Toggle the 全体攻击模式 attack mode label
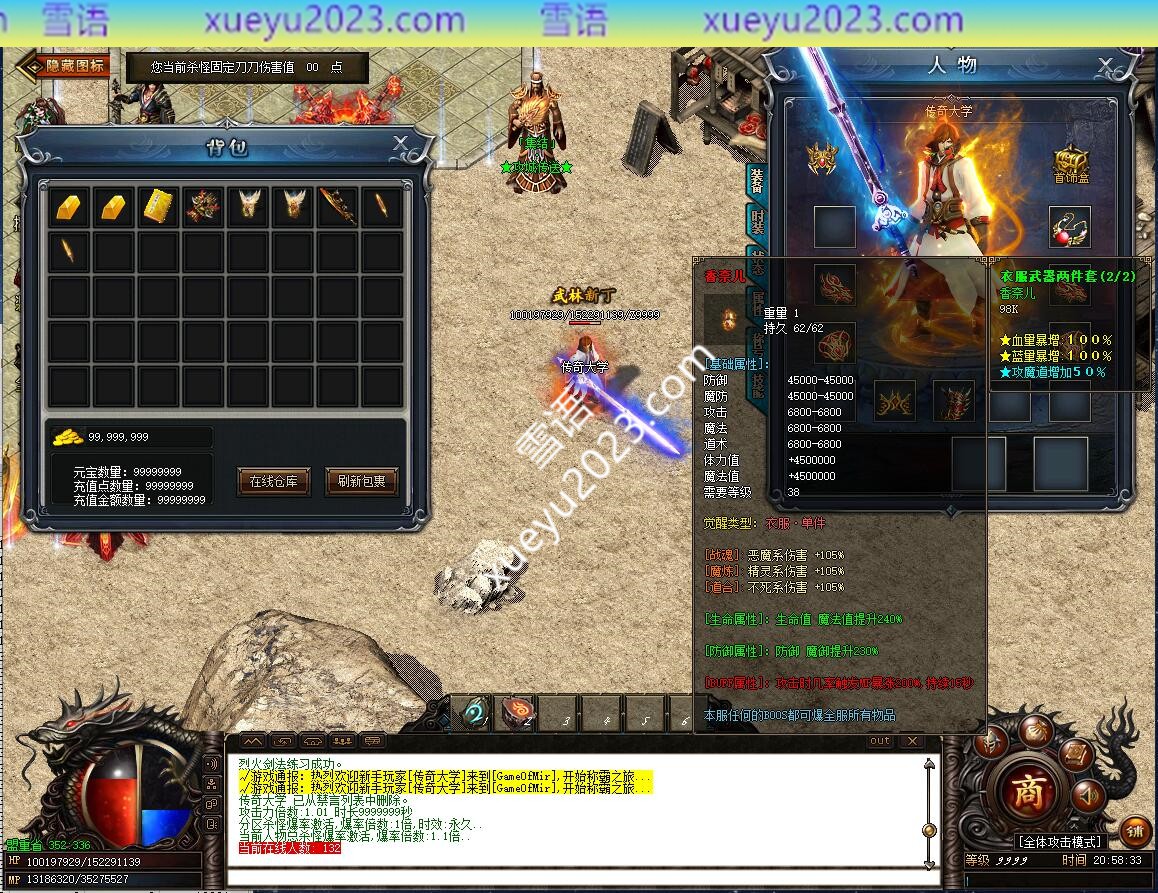Image resolution: width=1158 pixels, height=893 pixels. coord(1059,842)
